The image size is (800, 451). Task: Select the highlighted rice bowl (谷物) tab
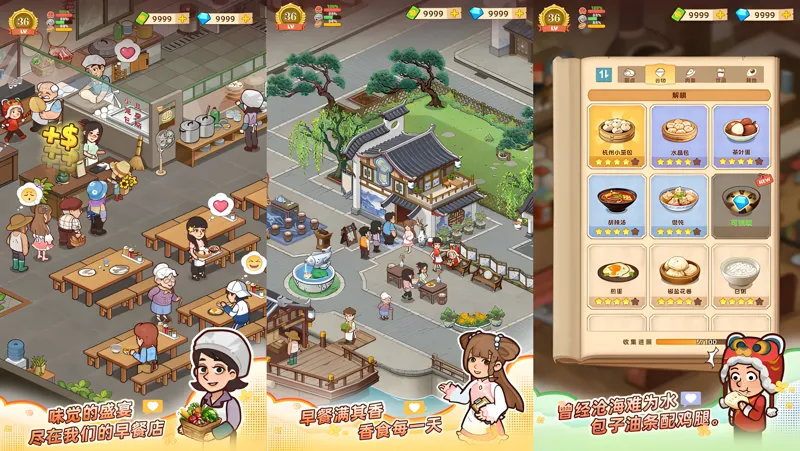[659, 74]
